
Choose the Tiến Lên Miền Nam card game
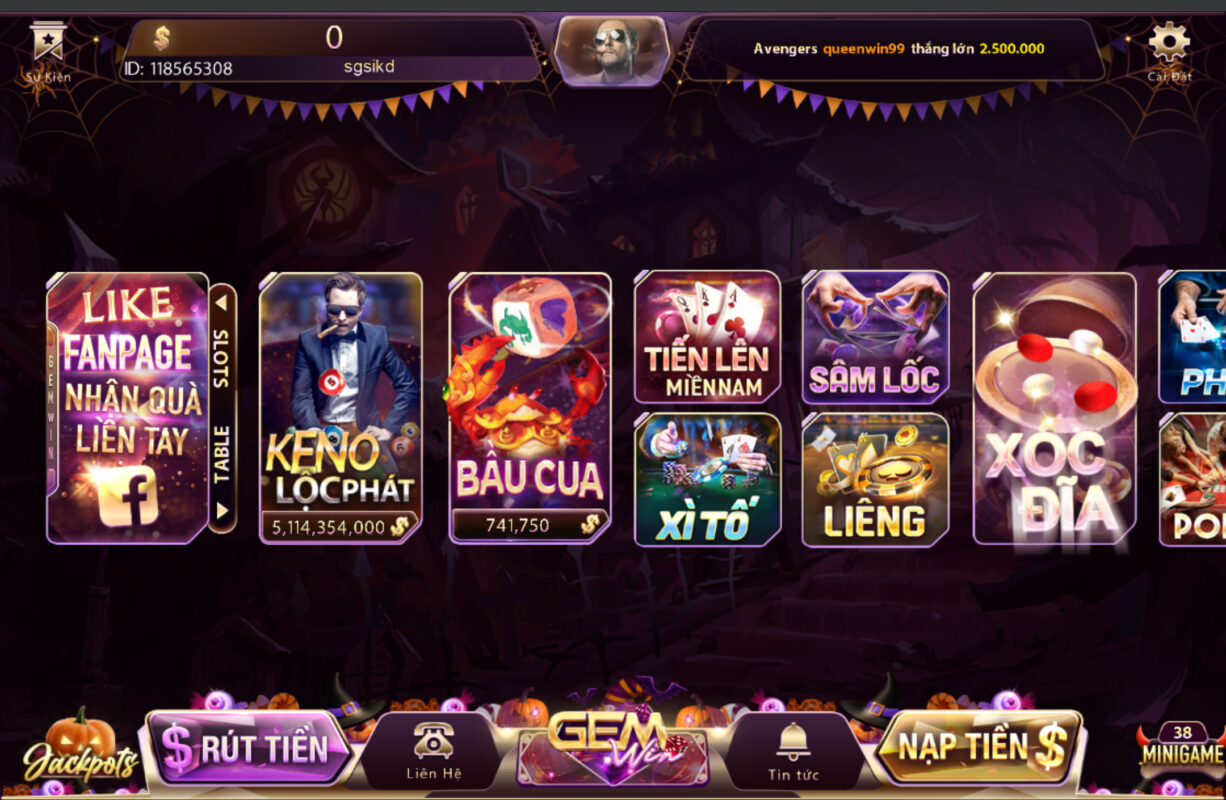coord(707,337)
